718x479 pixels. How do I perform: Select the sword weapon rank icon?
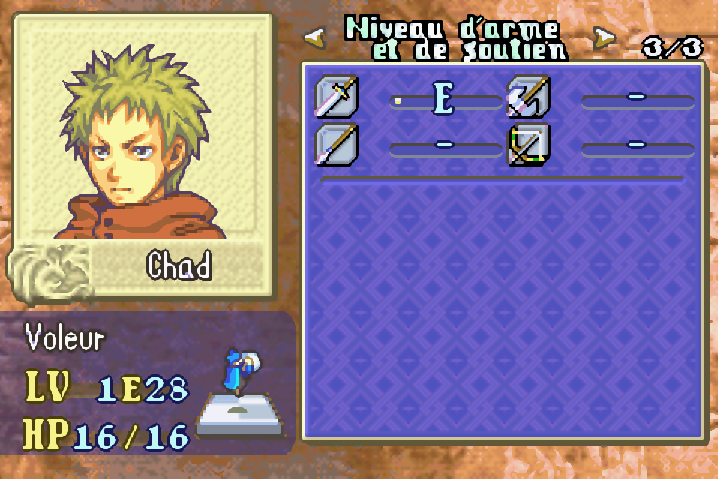coord(336,96)
